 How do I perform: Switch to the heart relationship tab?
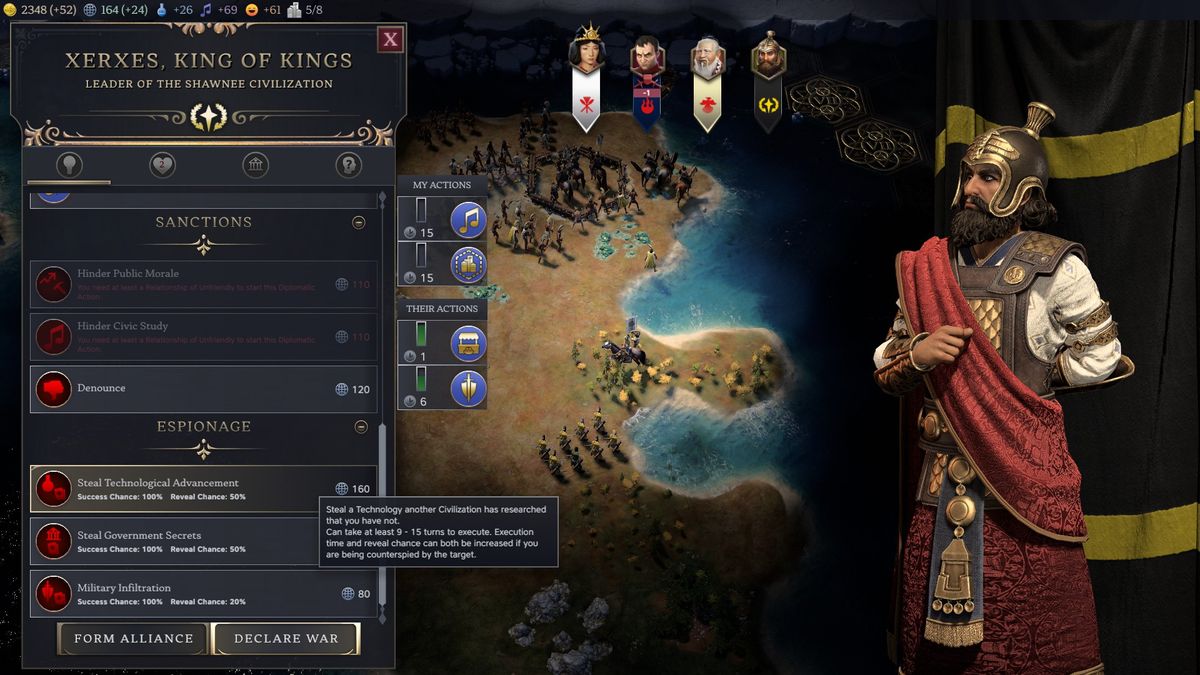click(162, 165)
